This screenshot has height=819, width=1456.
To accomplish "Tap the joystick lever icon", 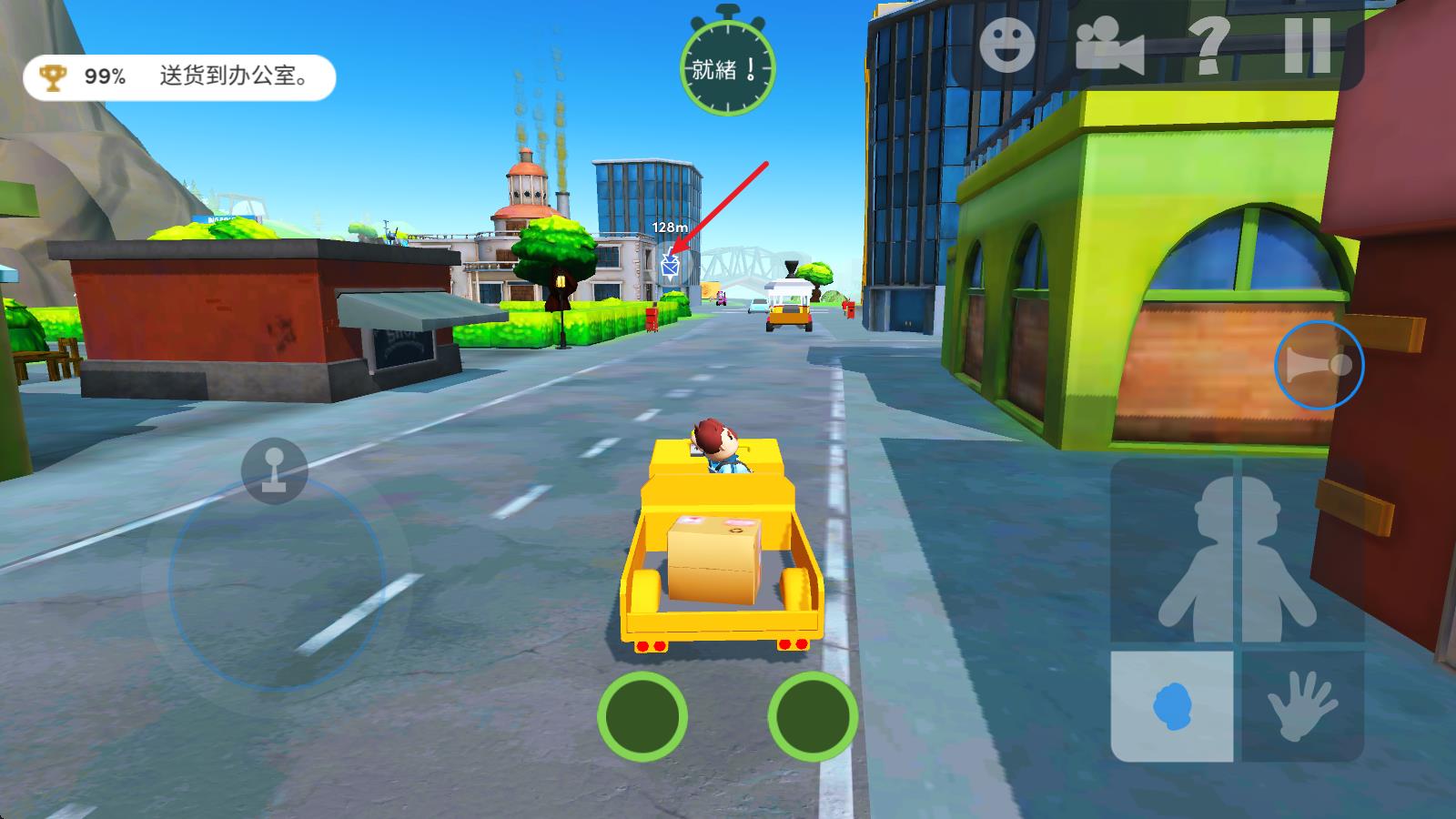I will click(x=274, y=470).
